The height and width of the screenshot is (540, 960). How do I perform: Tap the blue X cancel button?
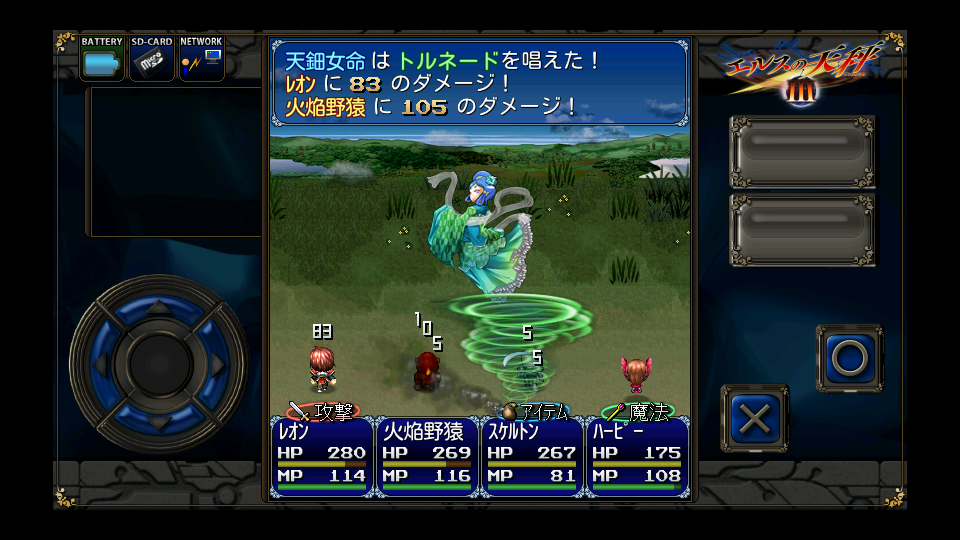[754, 419]
